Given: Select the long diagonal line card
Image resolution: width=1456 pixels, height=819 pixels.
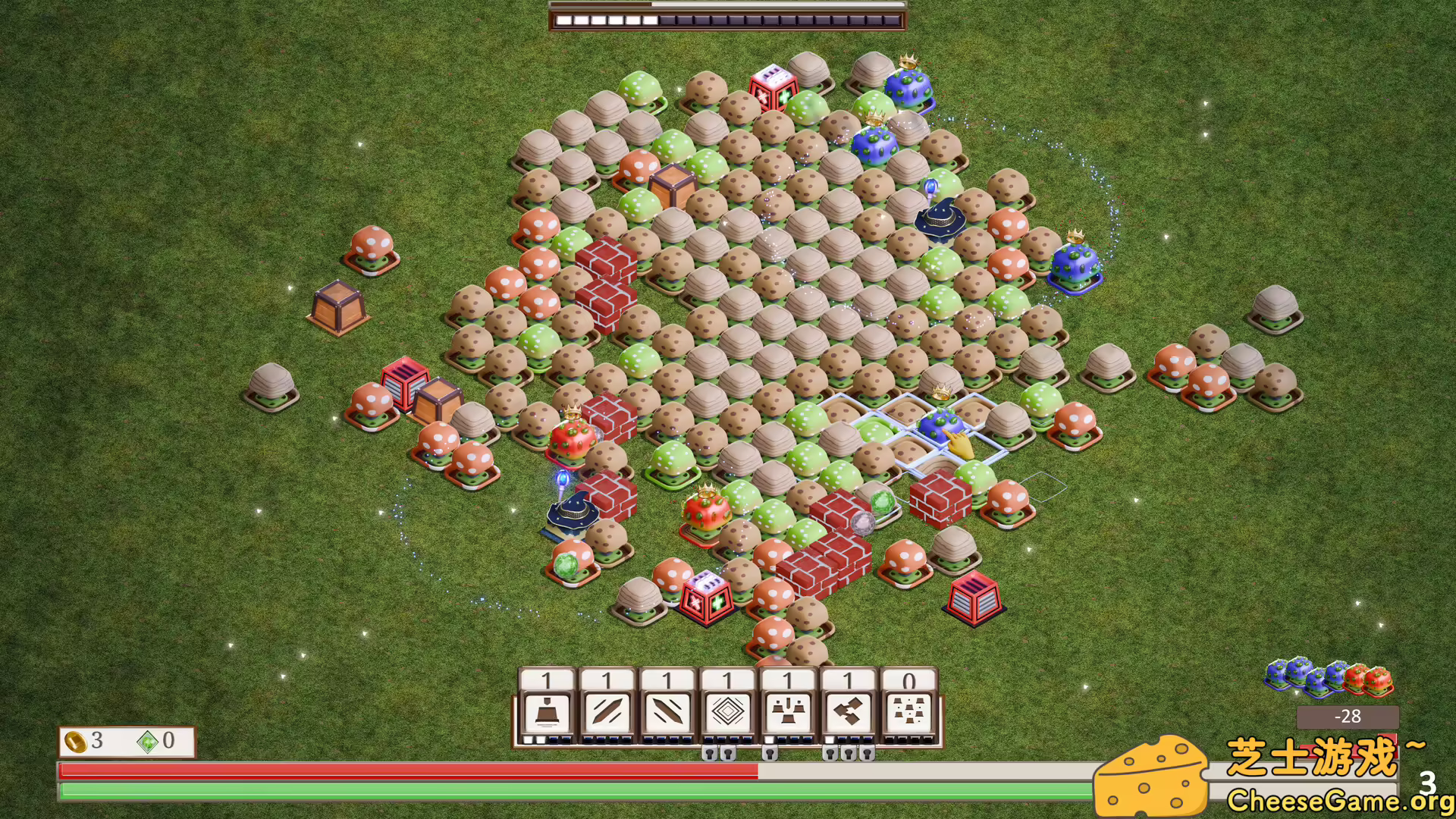Looking at the screenshot, I should (x=607, y=711).
